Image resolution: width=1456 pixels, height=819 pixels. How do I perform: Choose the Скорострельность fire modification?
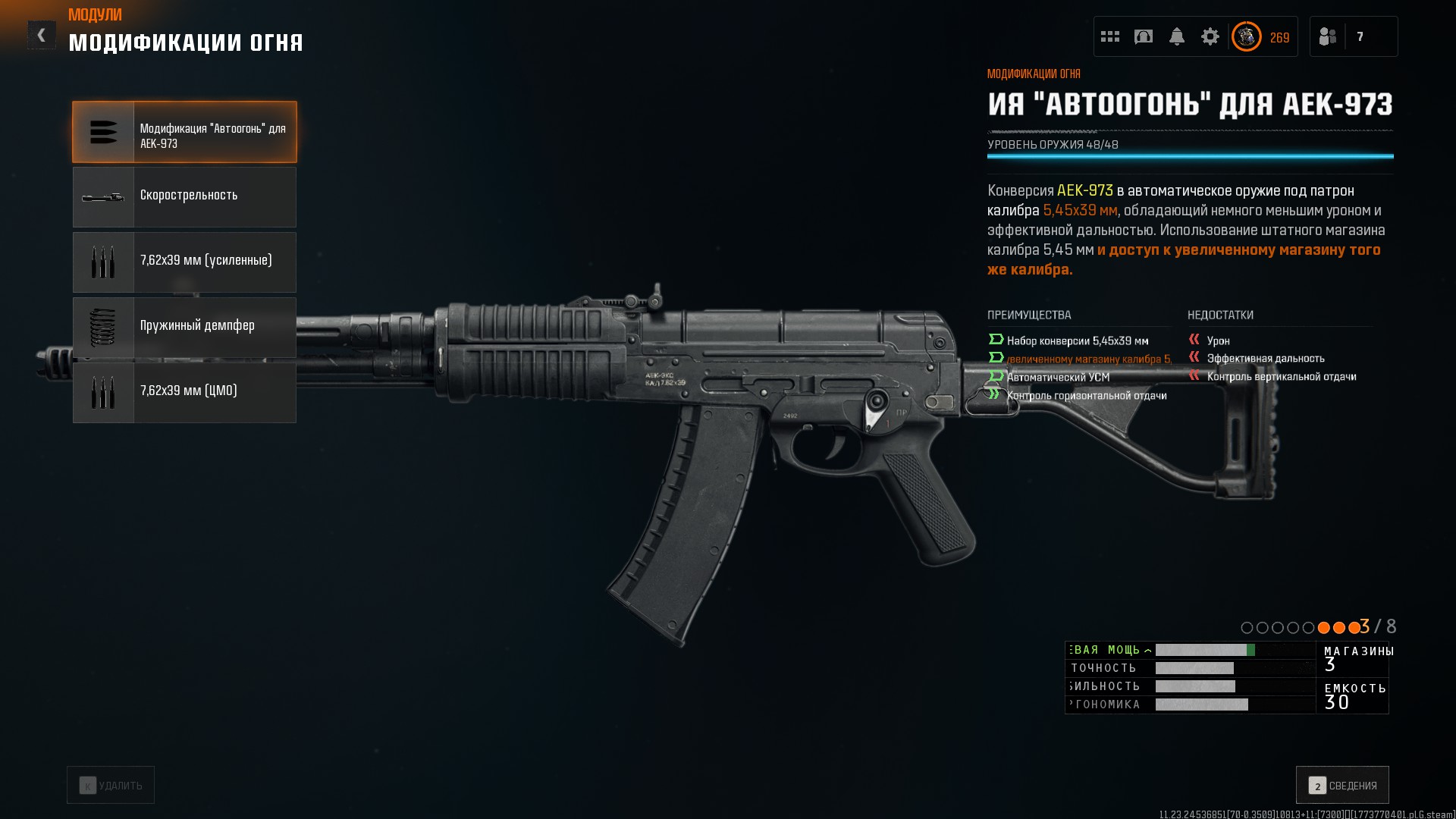[x=184, y=197]
